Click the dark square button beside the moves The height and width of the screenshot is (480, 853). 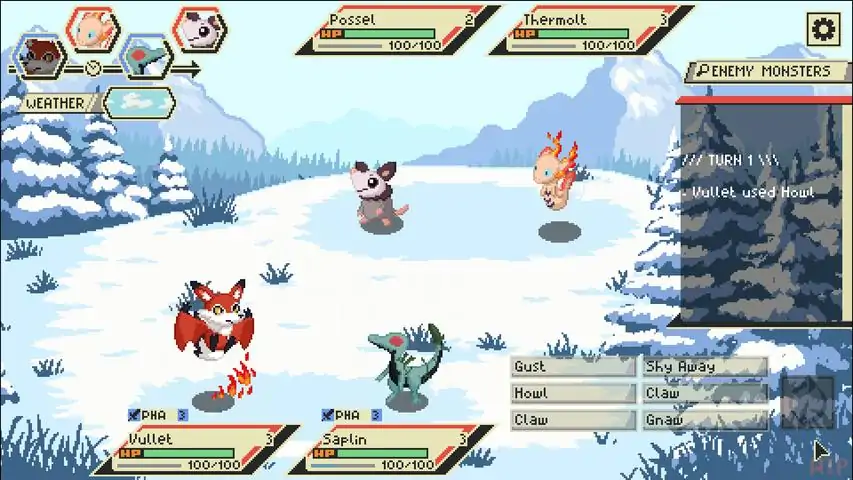coord(806,401)
